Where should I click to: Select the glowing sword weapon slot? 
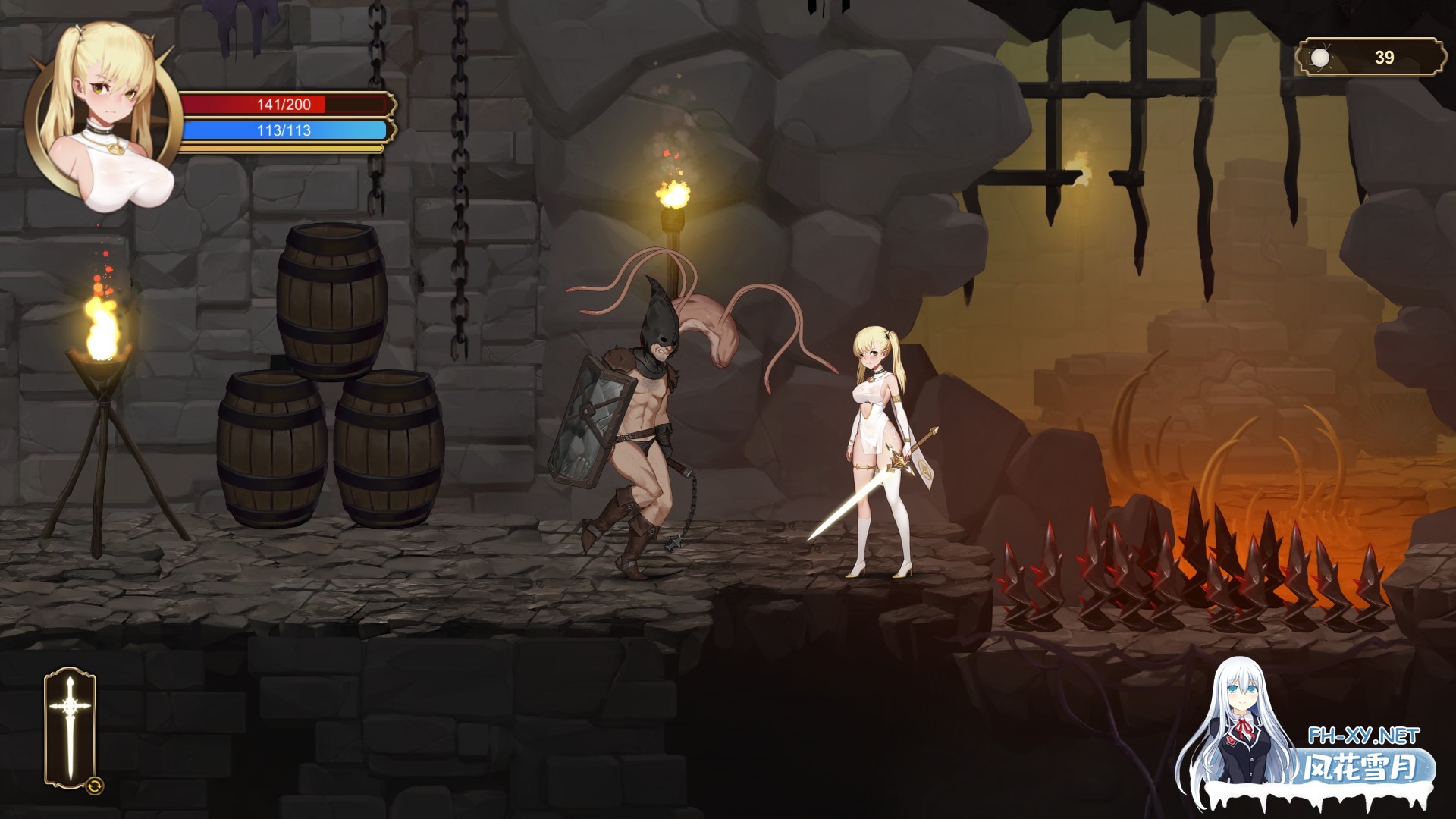pos(70,726)
